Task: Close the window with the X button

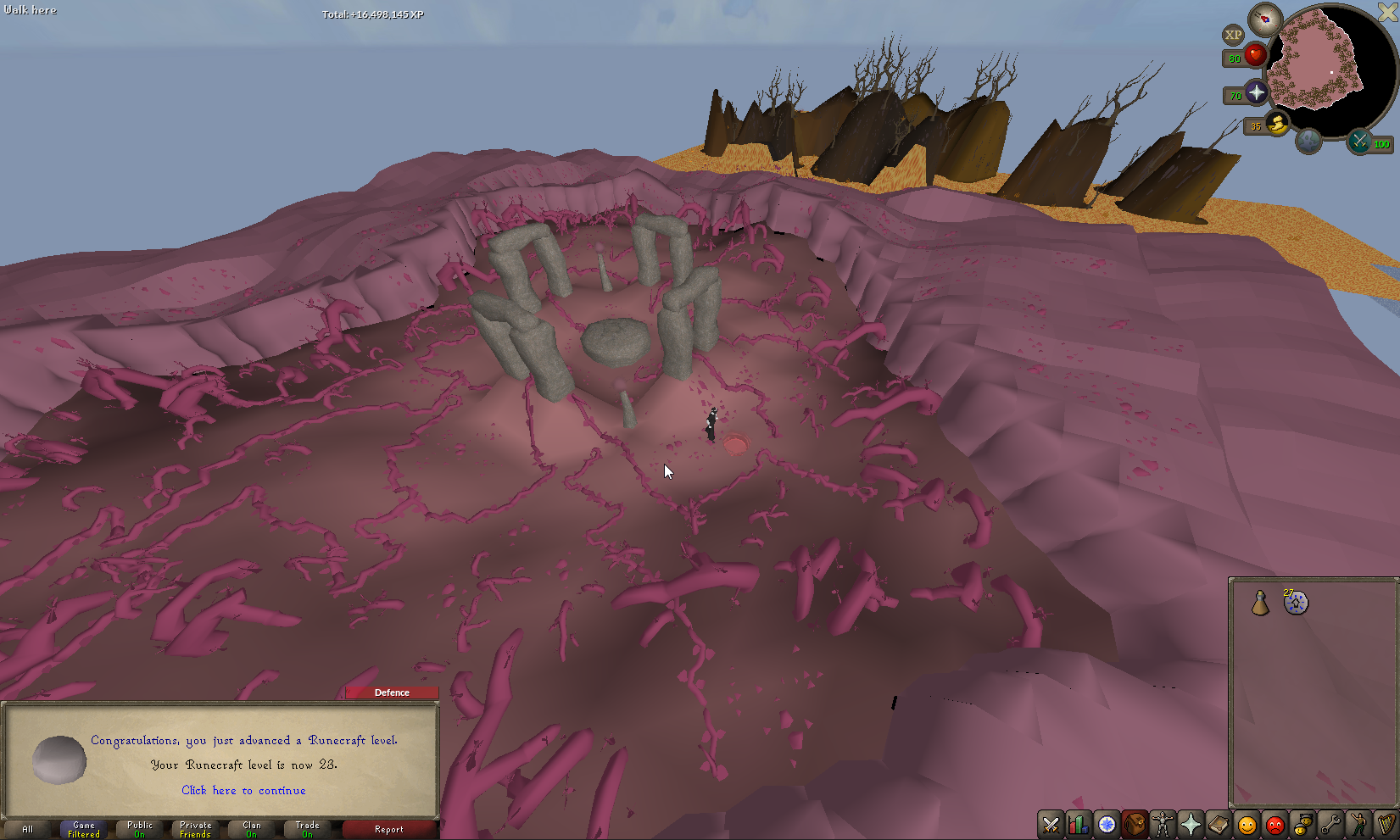Action: pos(1387,12)
